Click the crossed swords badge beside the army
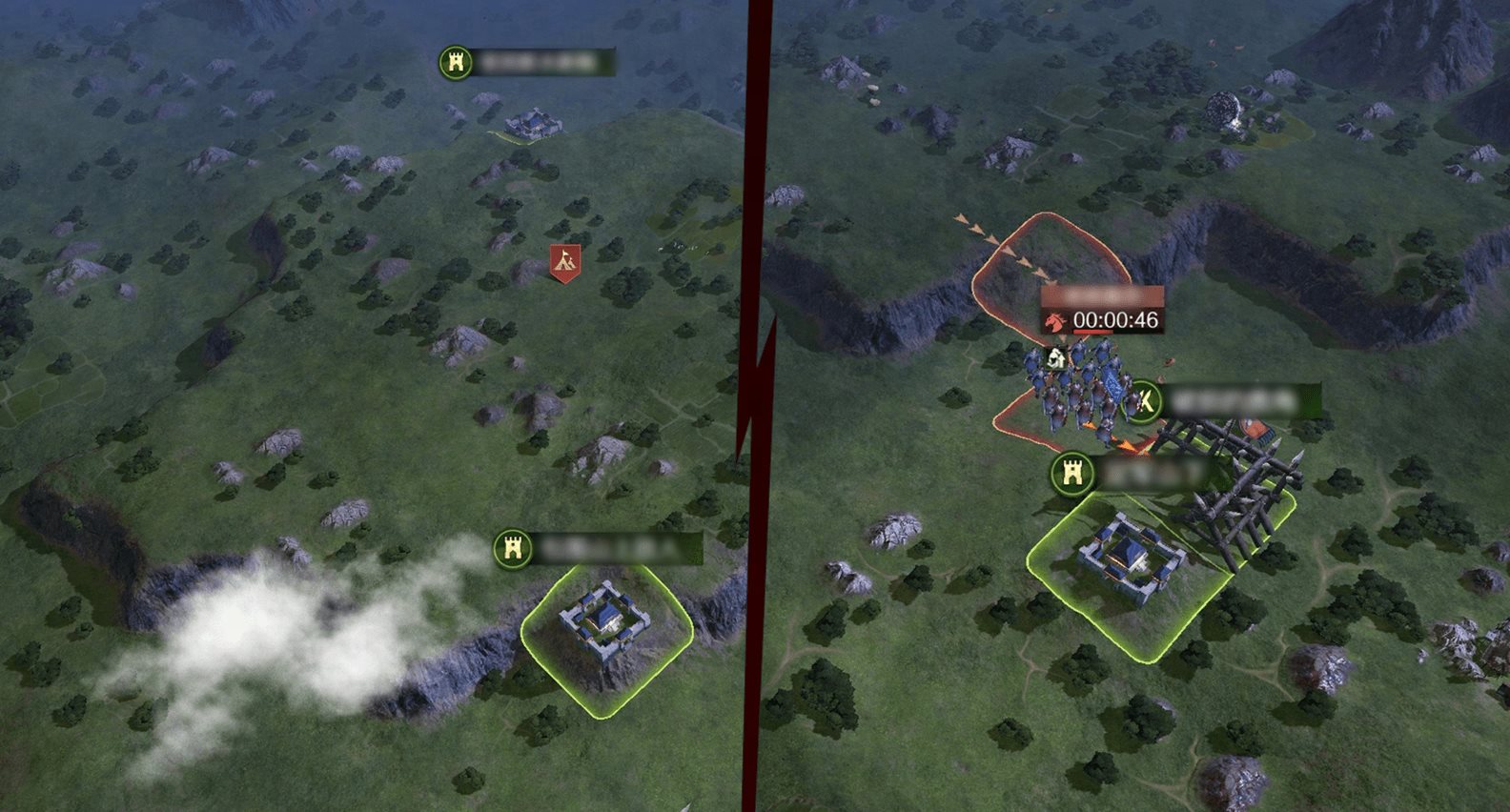The width and height of the screenshot is (1510, 812). click(x=1144, y=401)
